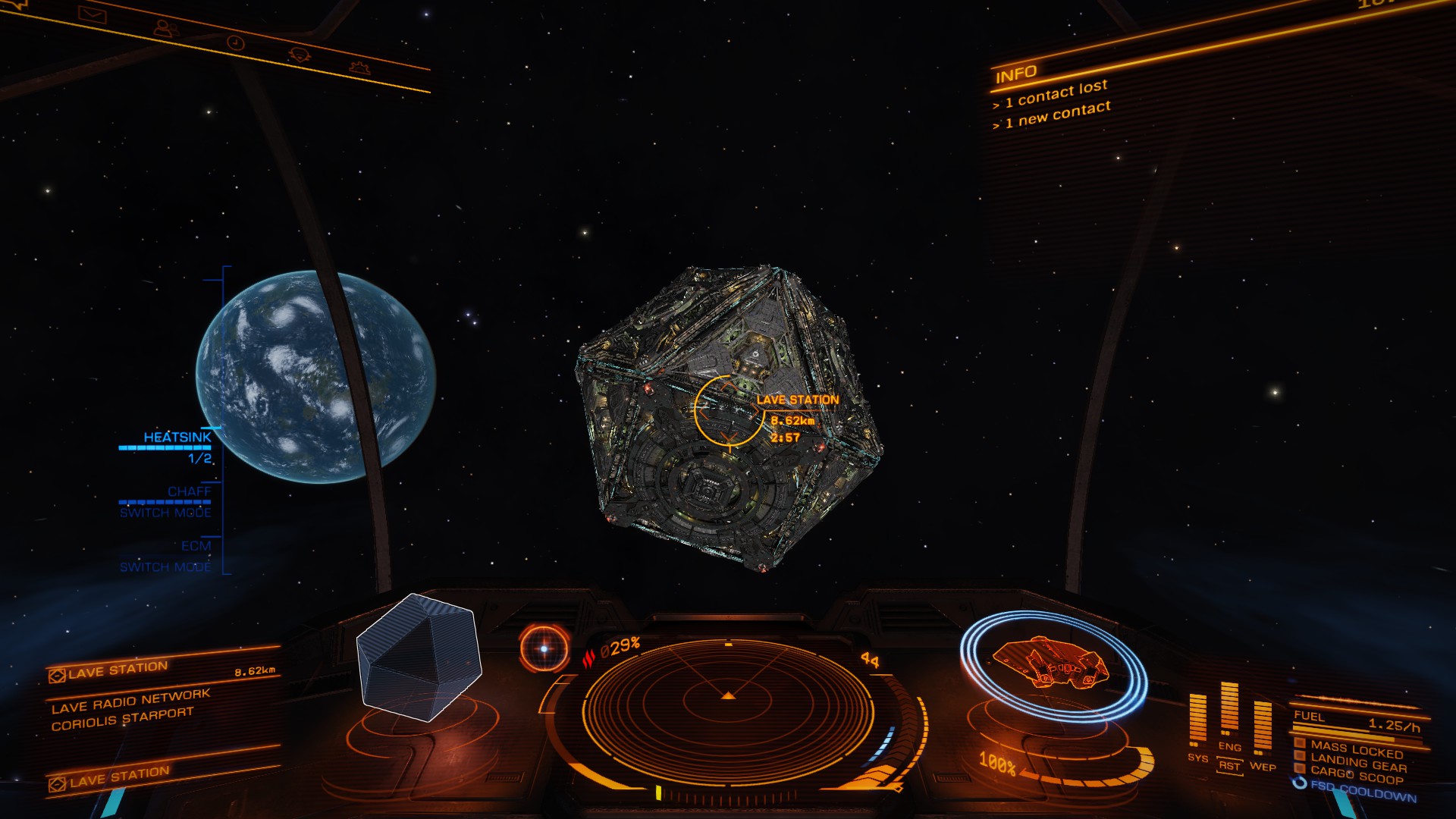Open the INFO notifications panel

point(1016,74)
